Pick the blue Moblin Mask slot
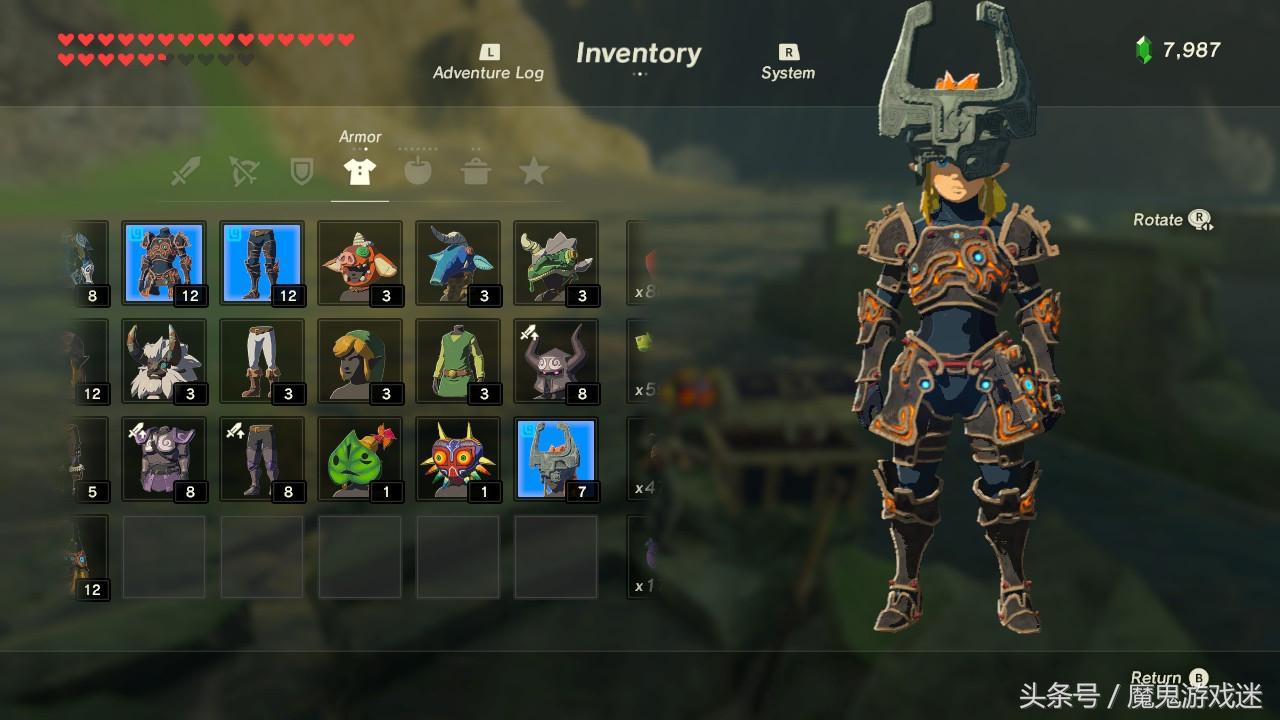1280x720 pixels. (x=458, y=263)
